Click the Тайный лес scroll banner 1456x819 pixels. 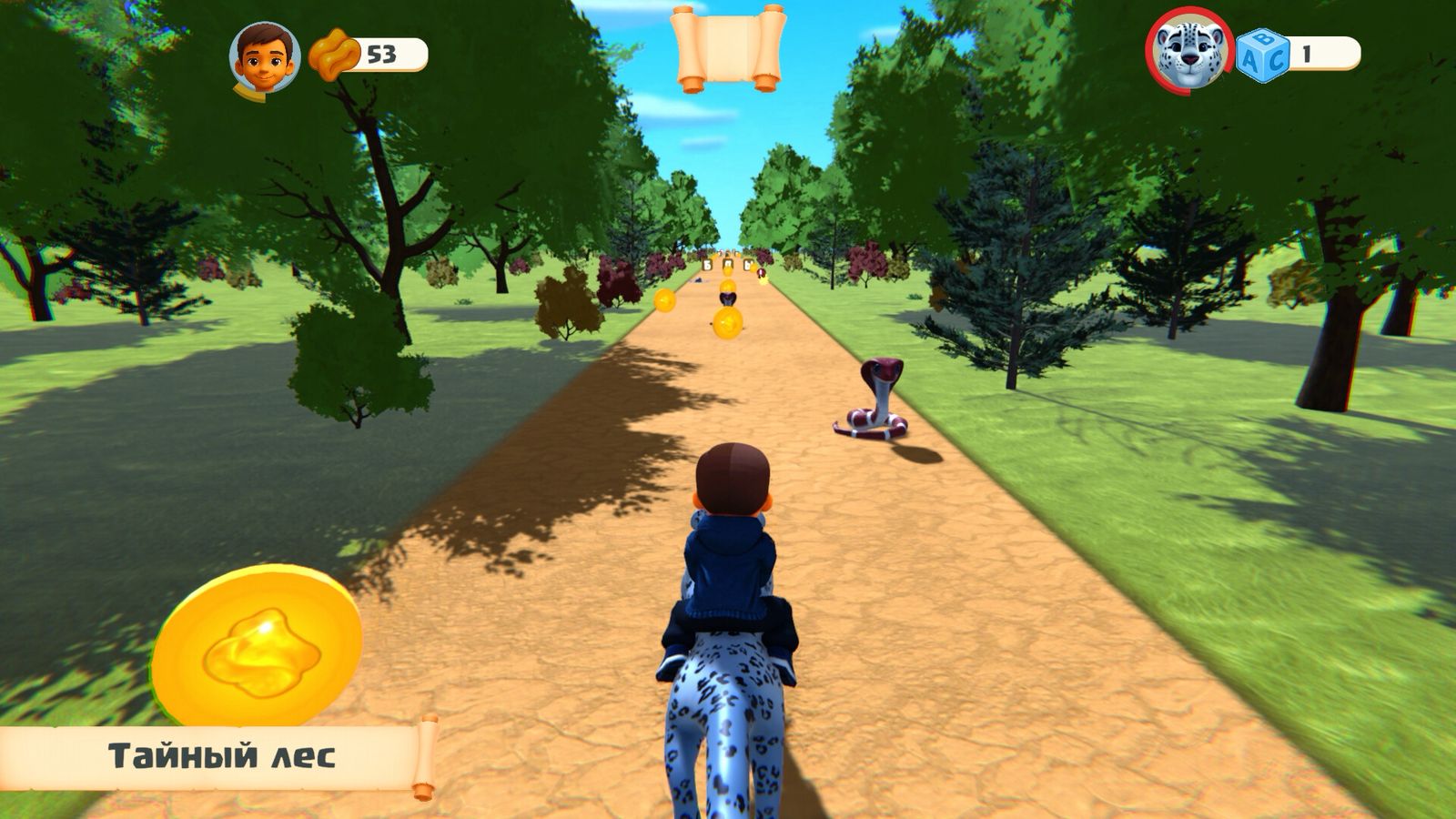221,756
